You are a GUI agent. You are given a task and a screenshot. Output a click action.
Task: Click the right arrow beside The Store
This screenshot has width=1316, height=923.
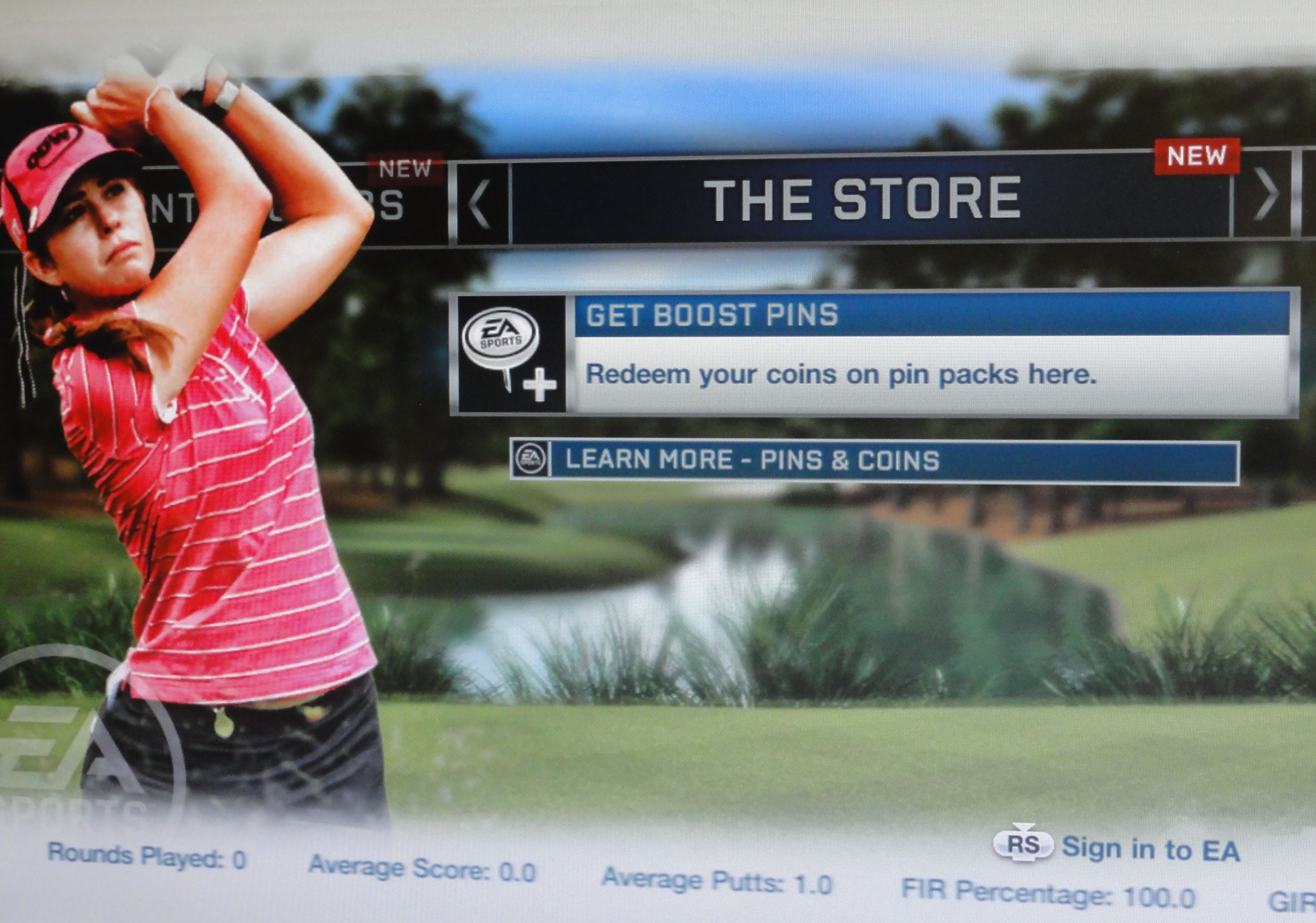pos(1263,195)
